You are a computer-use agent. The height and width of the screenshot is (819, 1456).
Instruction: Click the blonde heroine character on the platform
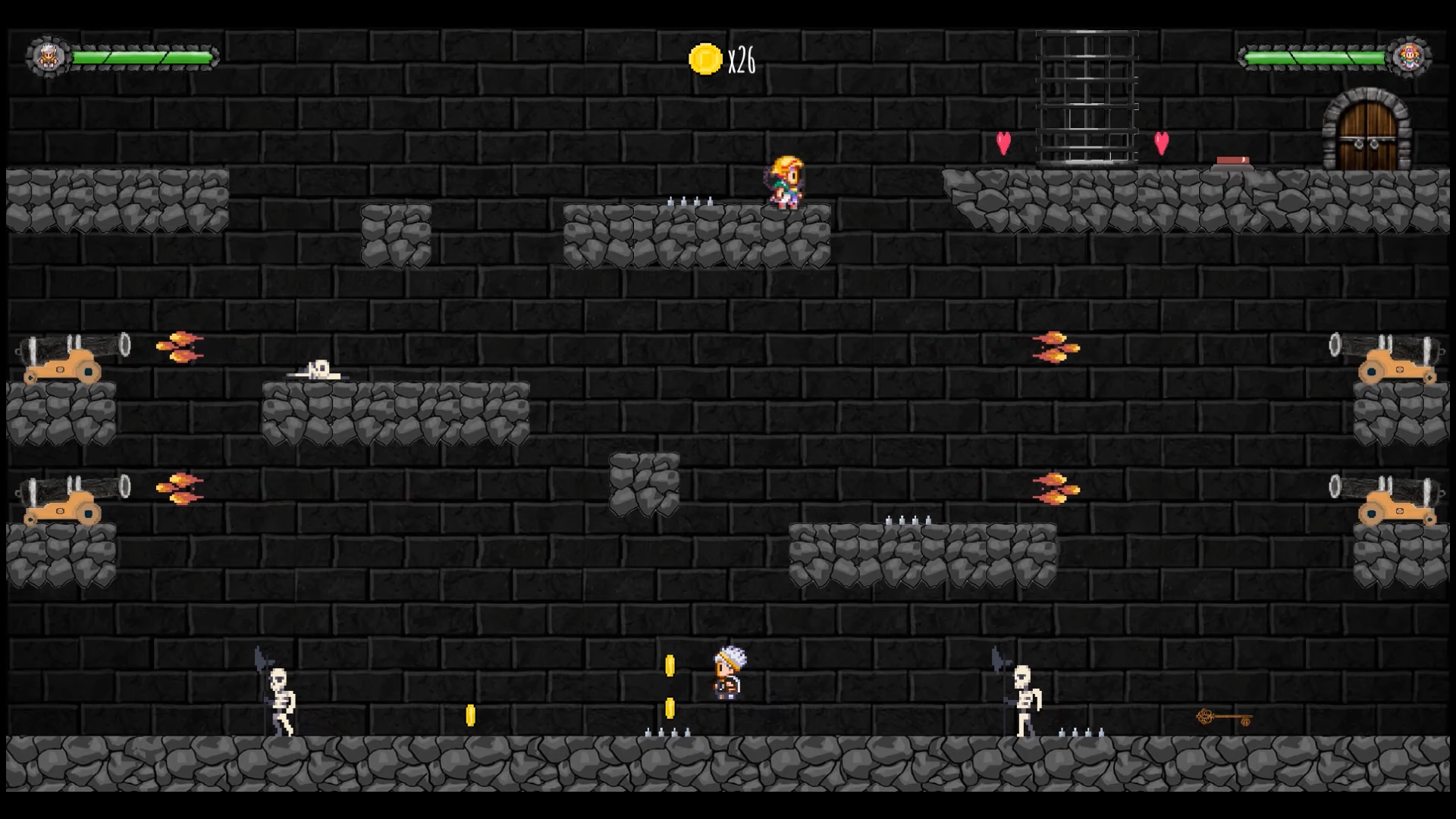(785, 180)
